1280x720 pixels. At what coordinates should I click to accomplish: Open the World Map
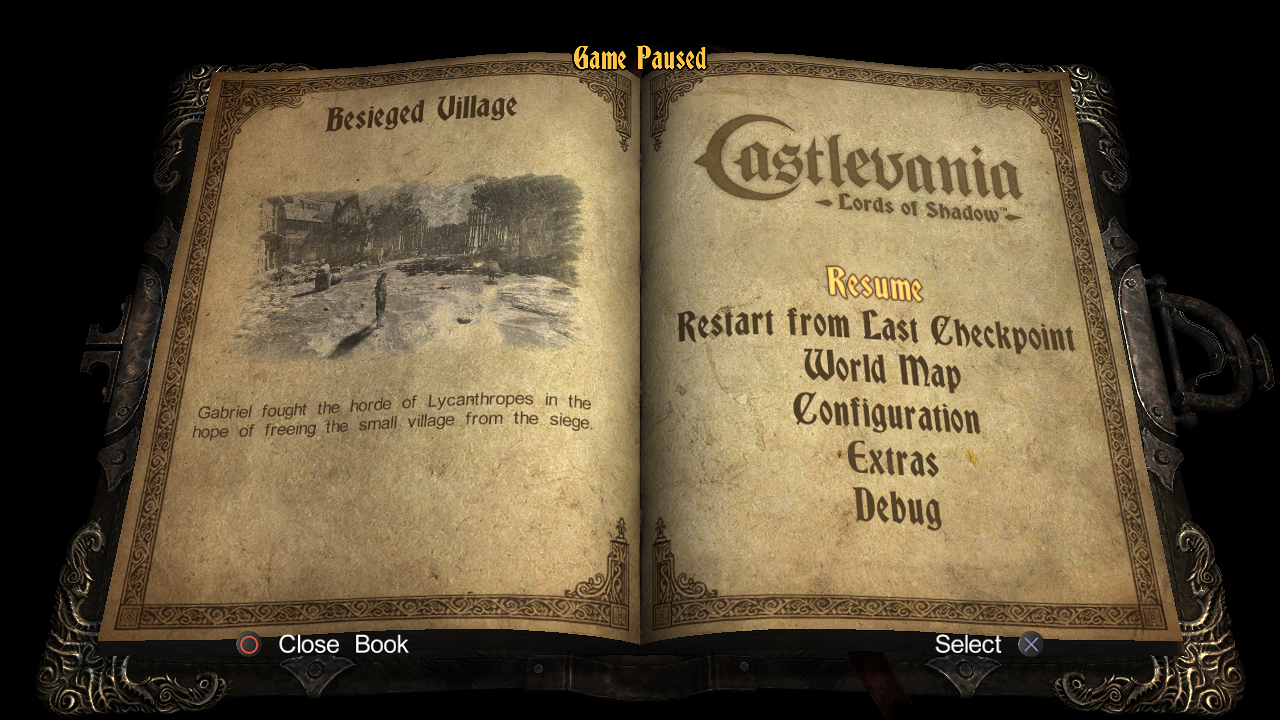point(882,370)
